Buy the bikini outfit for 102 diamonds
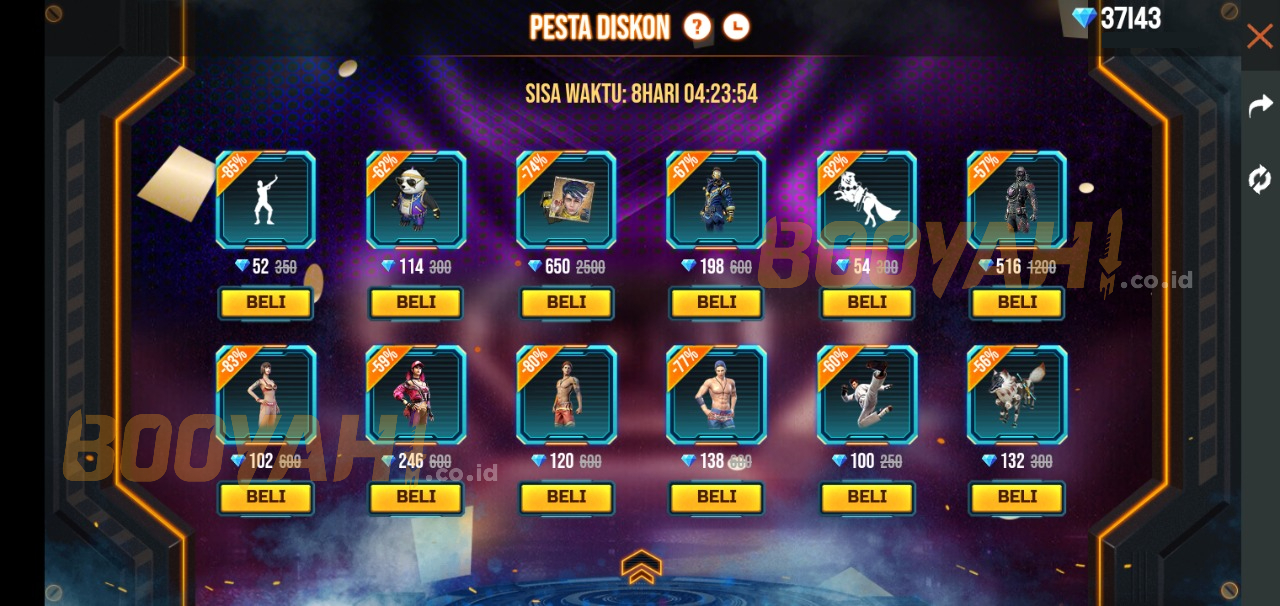The width and height of the screenshot is (1280, 606). coord(266,496)
